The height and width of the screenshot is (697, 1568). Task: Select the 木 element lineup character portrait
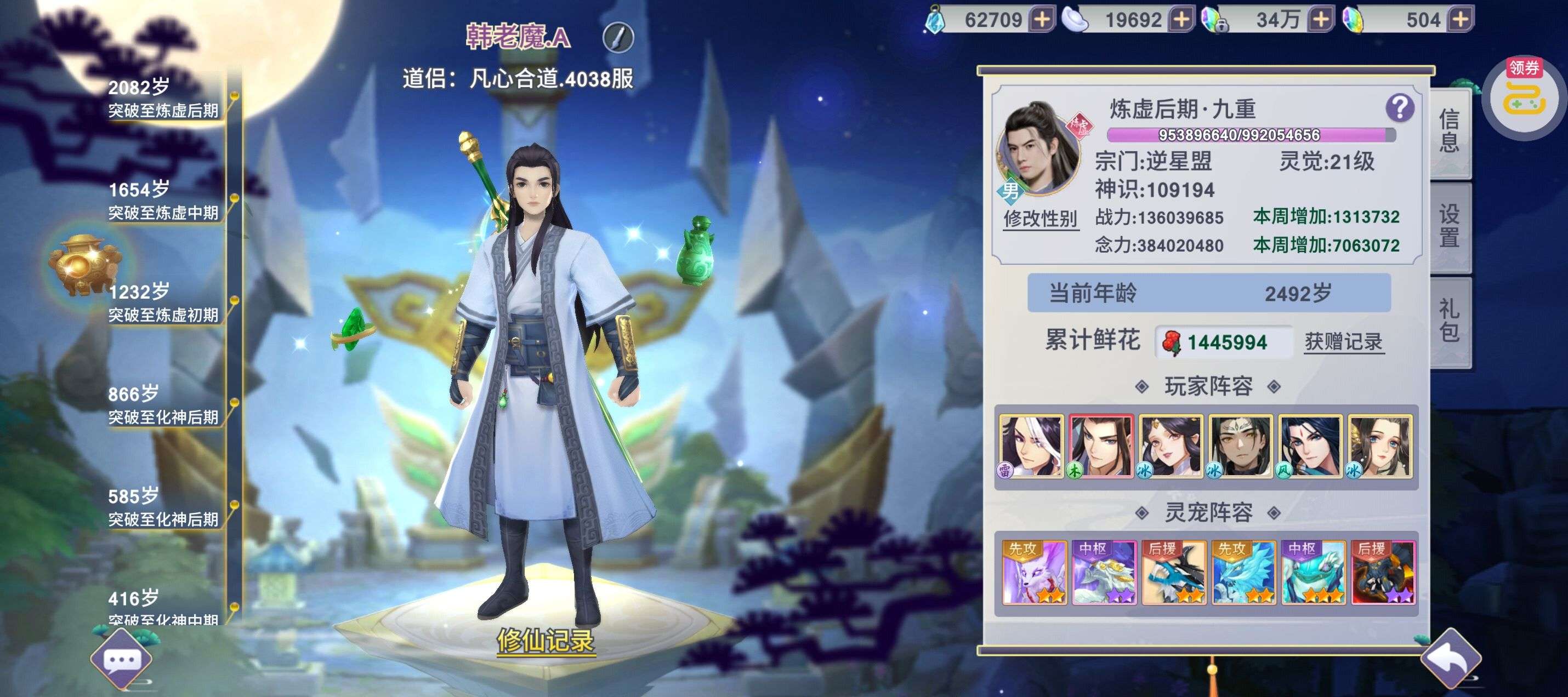point(1101,446)
